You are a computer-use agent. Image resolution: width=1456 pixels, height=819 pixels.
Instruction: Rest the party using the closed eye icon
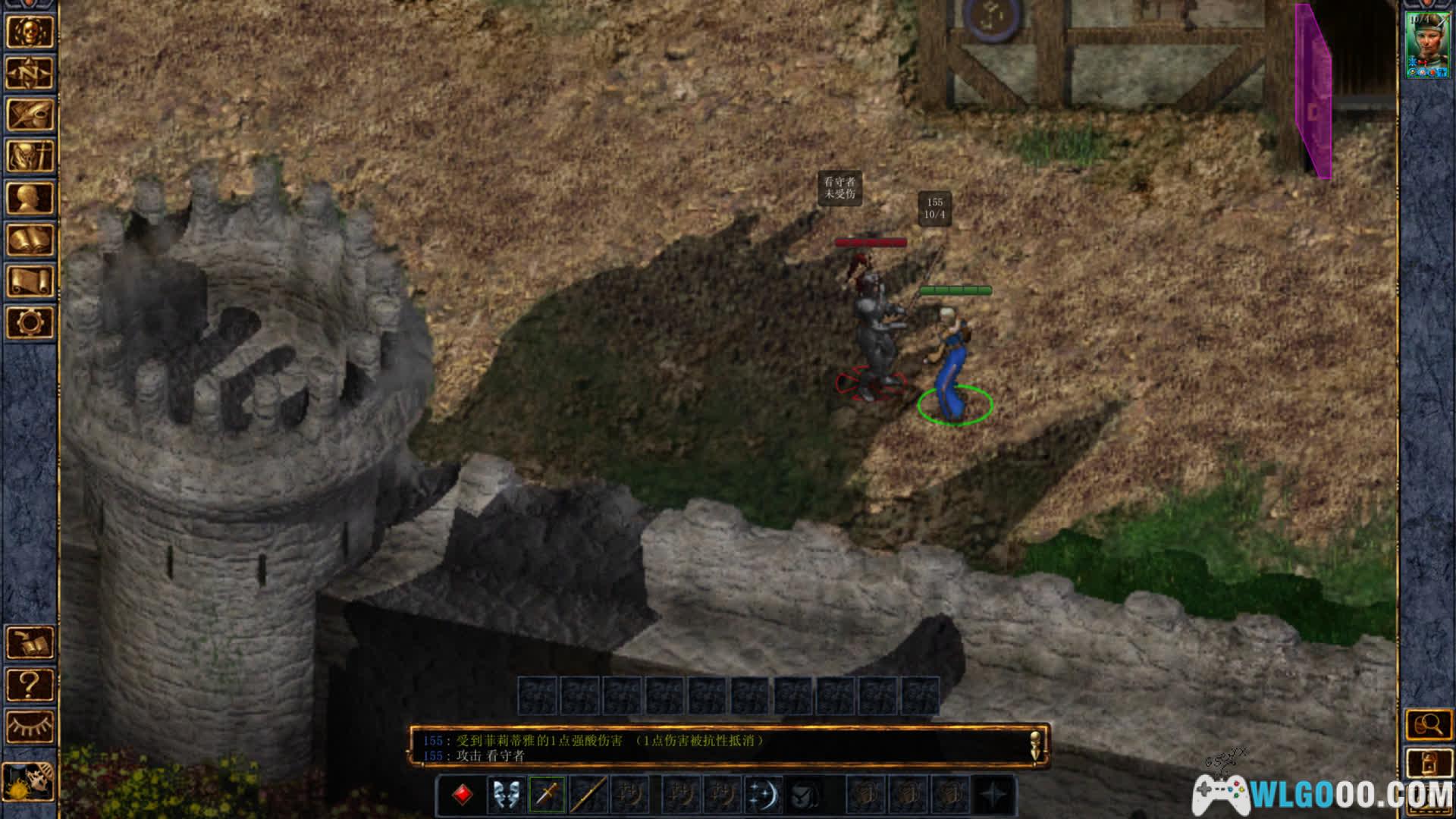point(30,726)
